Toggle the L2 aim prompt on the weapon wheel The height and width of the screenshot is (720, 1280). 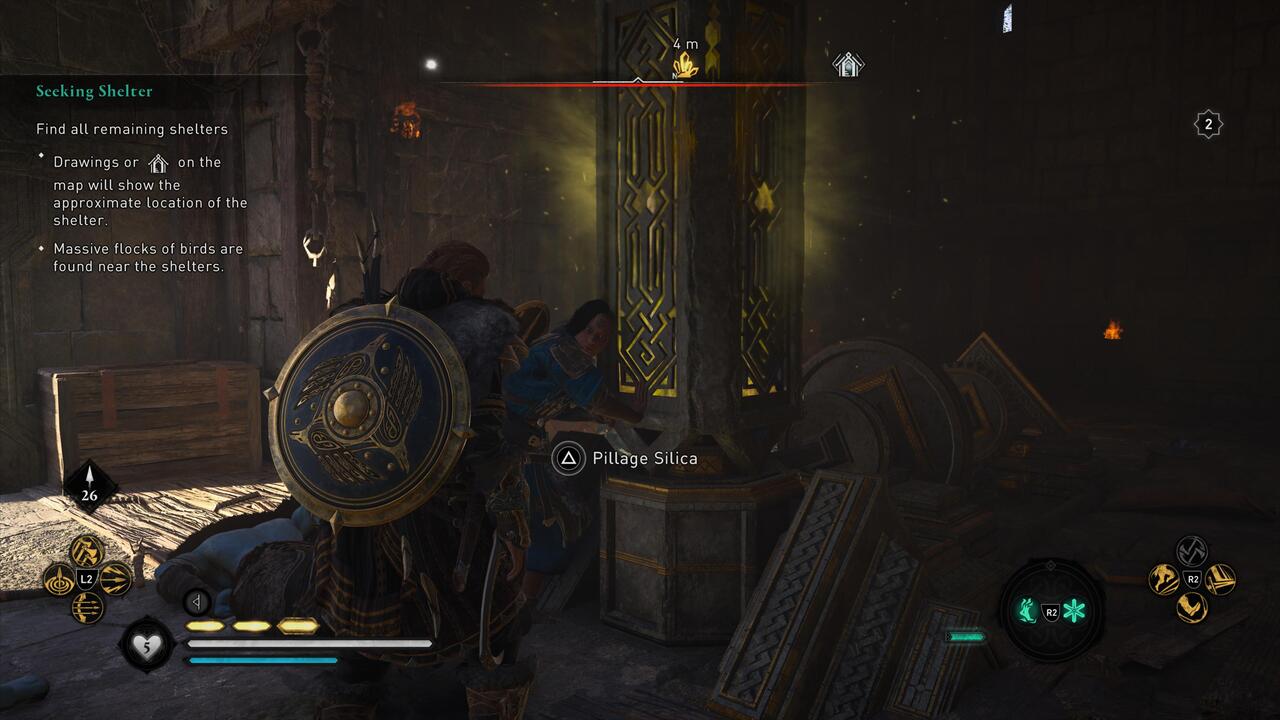[x=87, y=578]
